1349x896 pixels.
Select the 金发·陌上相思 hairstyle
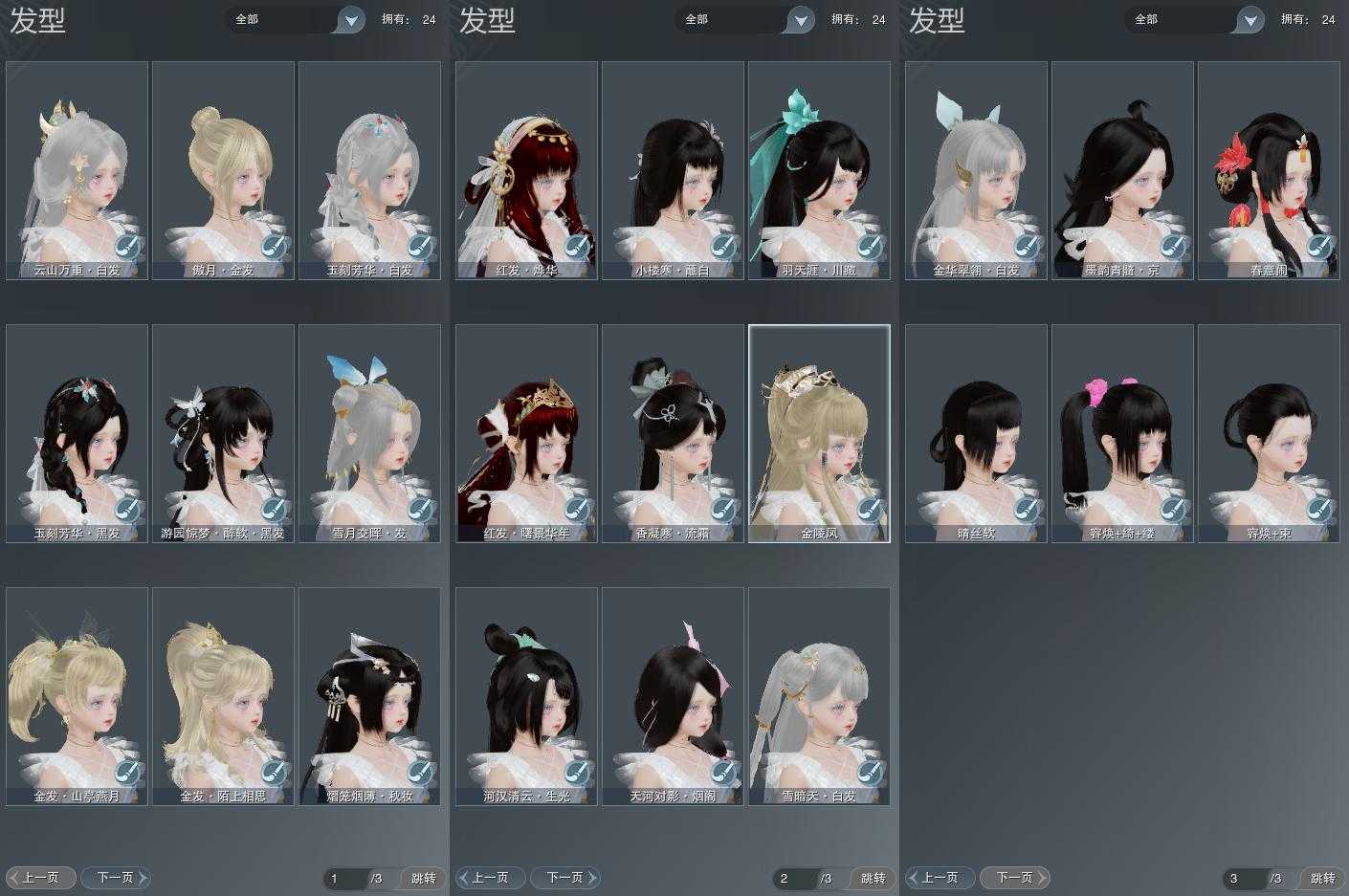223,695
